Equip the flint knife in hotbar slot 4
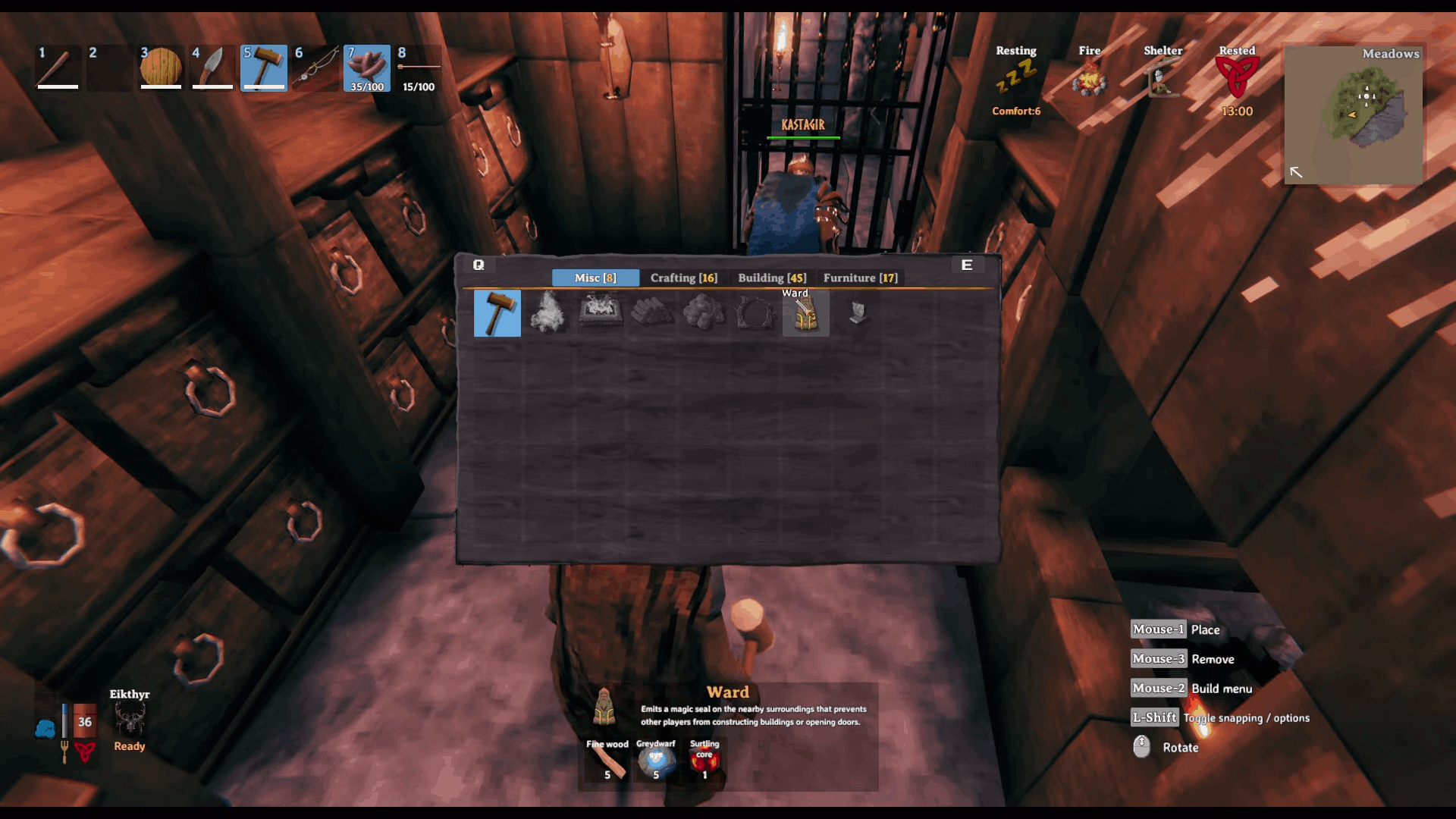Image resolution: width=1456 pixels, height=819 pixels. (212, 67)
